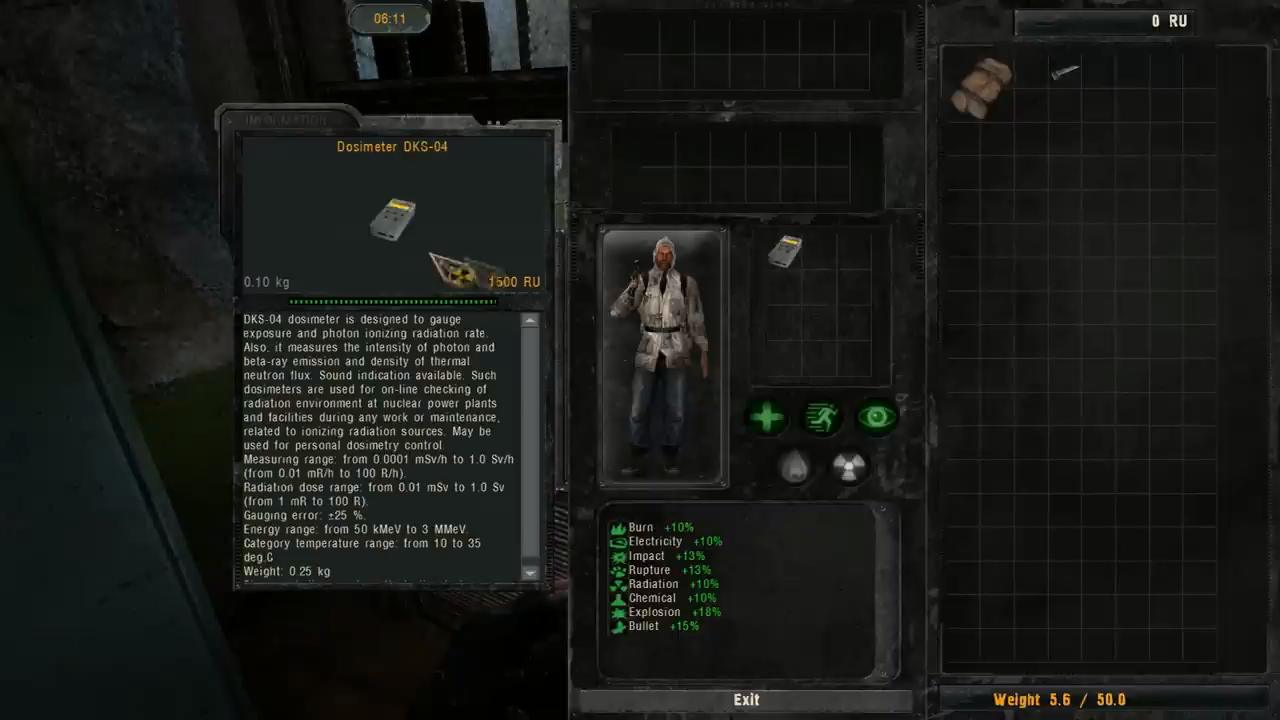Click the grey radiation trefoil icon
Screen dimensions: 1280x720
click(849, 466)
